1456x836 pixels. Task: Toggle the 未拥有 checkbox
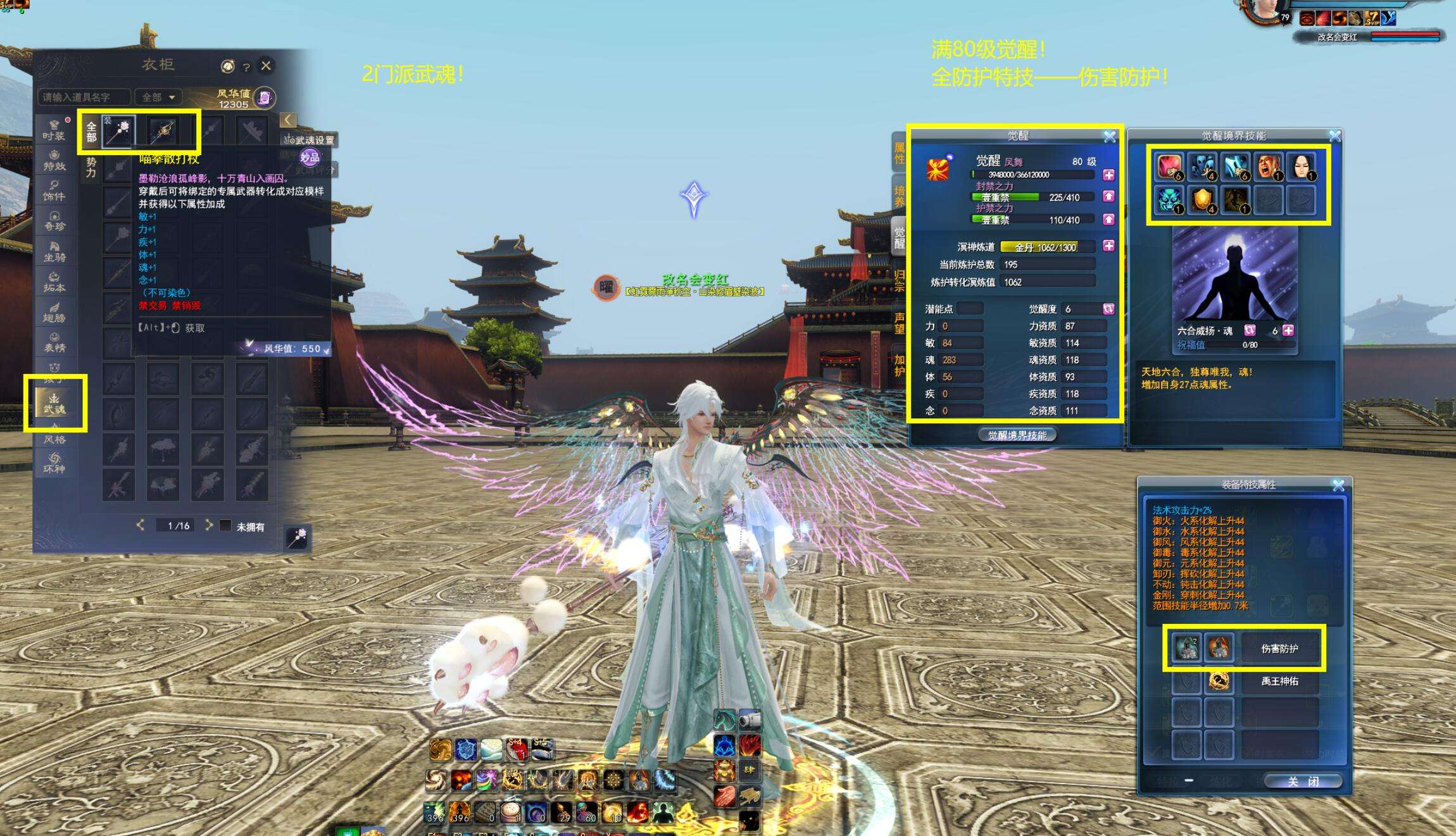coord(225,526)
